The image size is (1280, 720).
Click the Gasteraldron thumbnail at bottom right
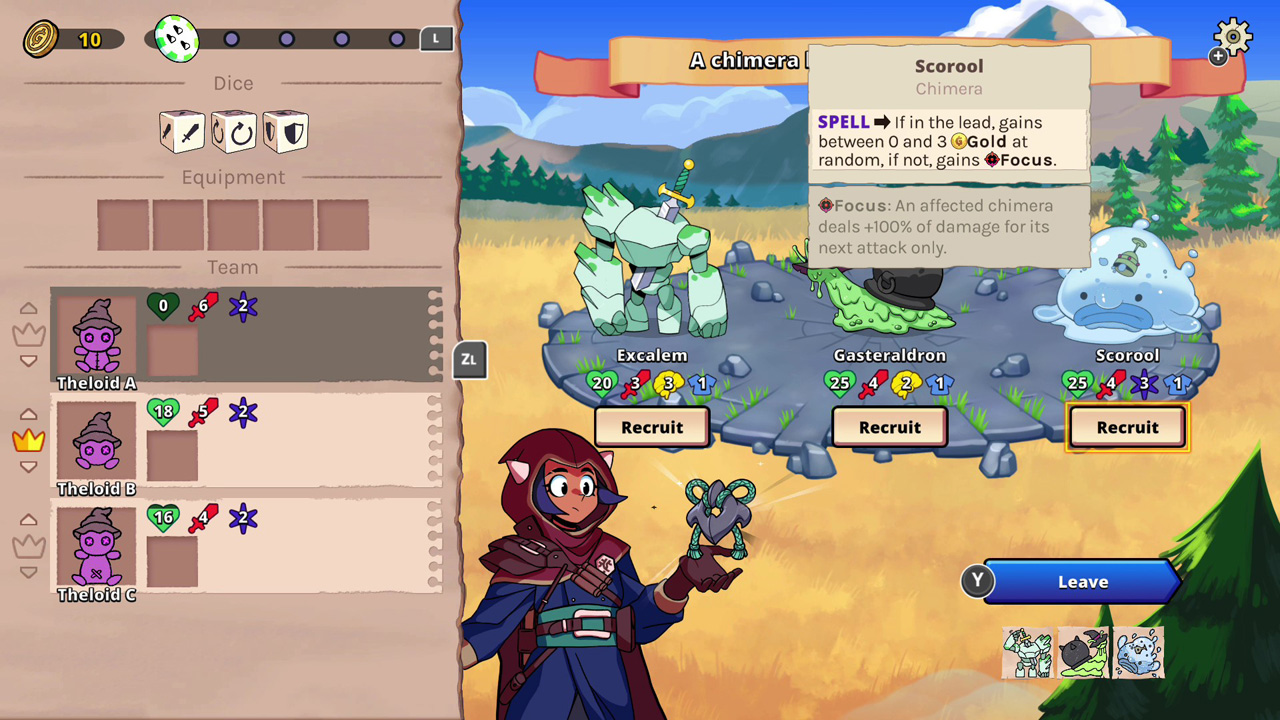point(1083,652)
